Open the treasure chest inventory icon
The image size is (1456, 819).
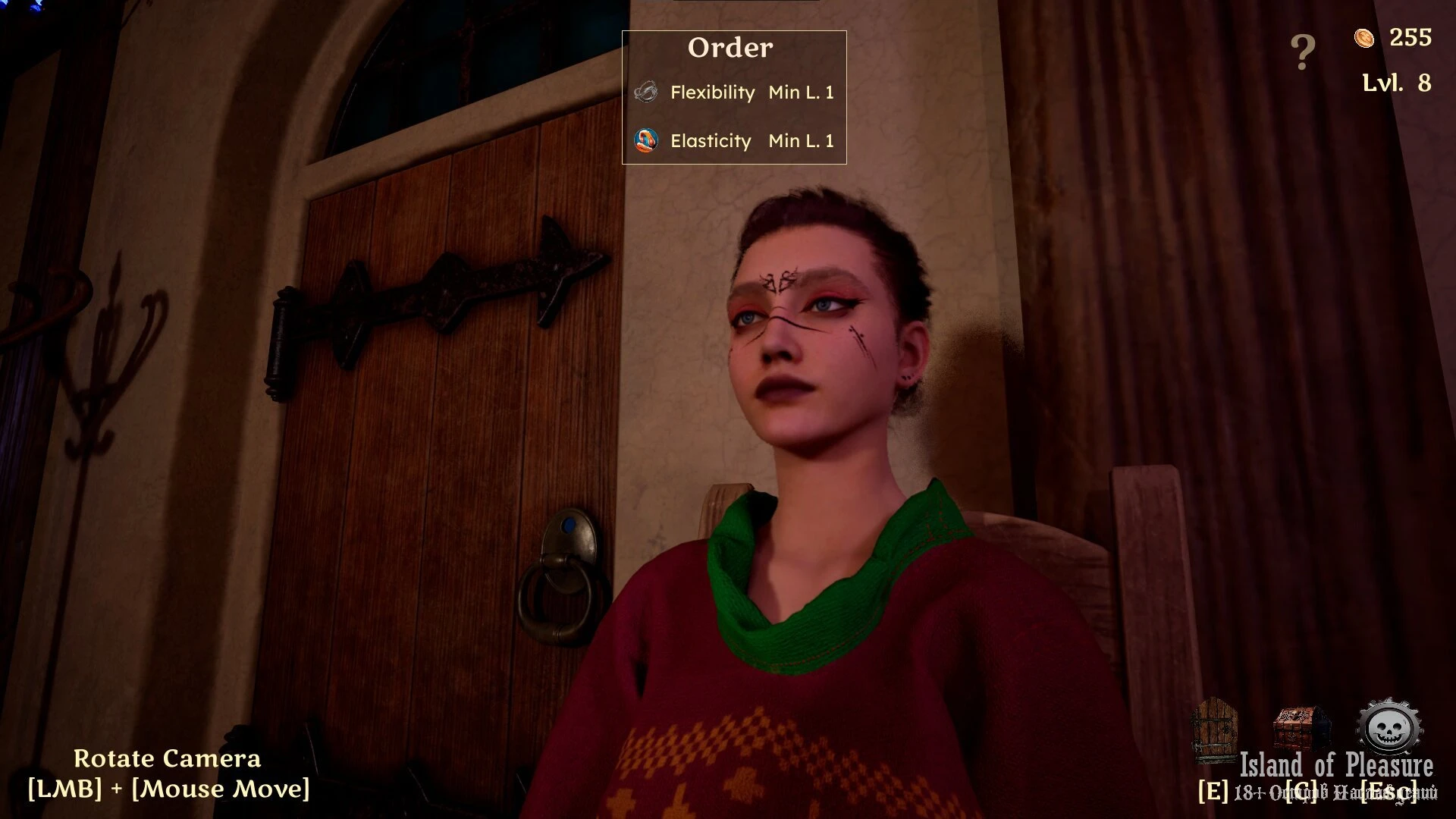1302,729
